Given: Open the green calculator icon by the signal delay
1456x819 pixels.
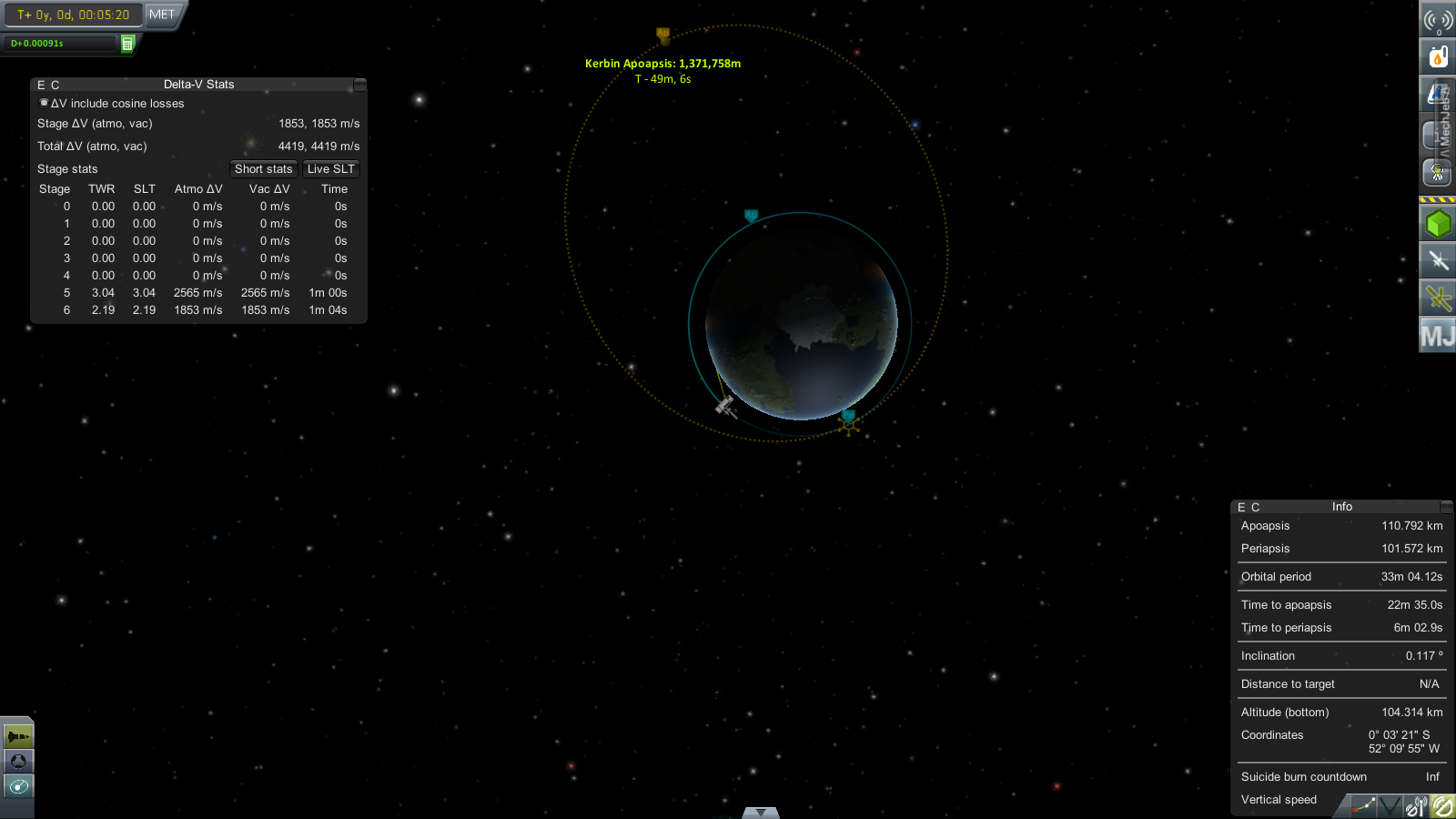Looking at the screenshot, I should (x=127, y=44).
